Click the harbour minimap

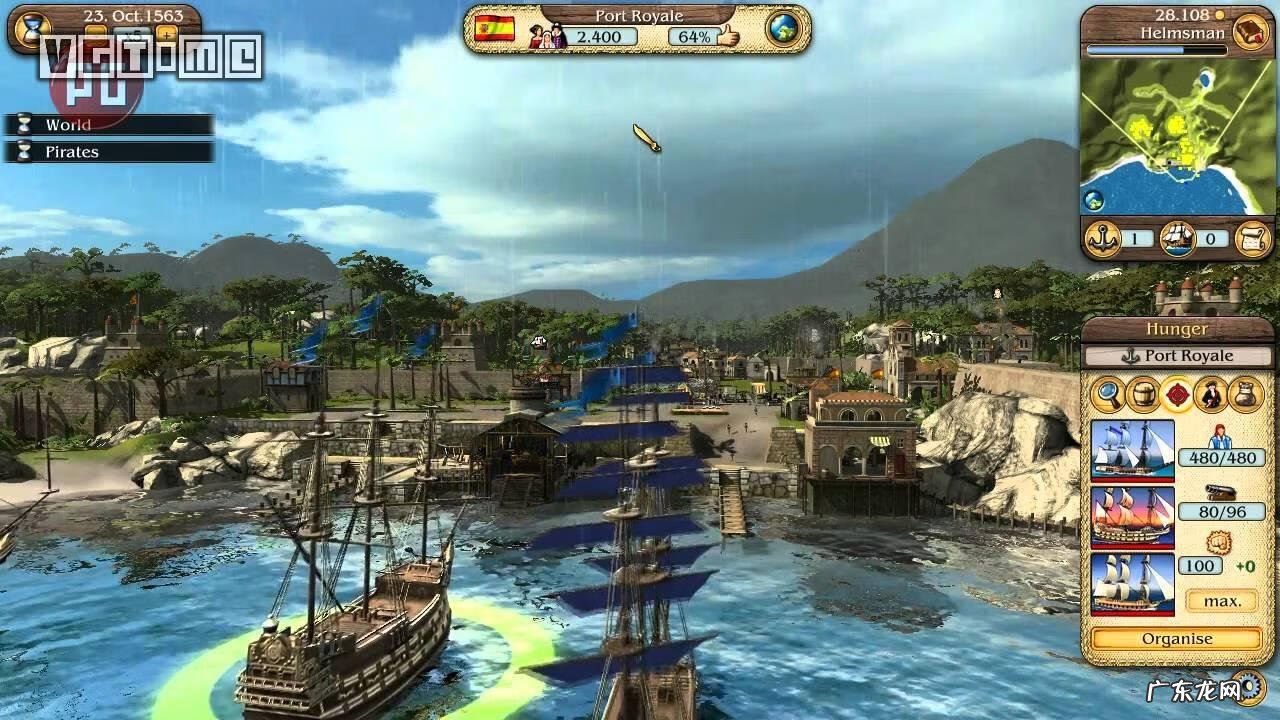tap(1176, 136)
